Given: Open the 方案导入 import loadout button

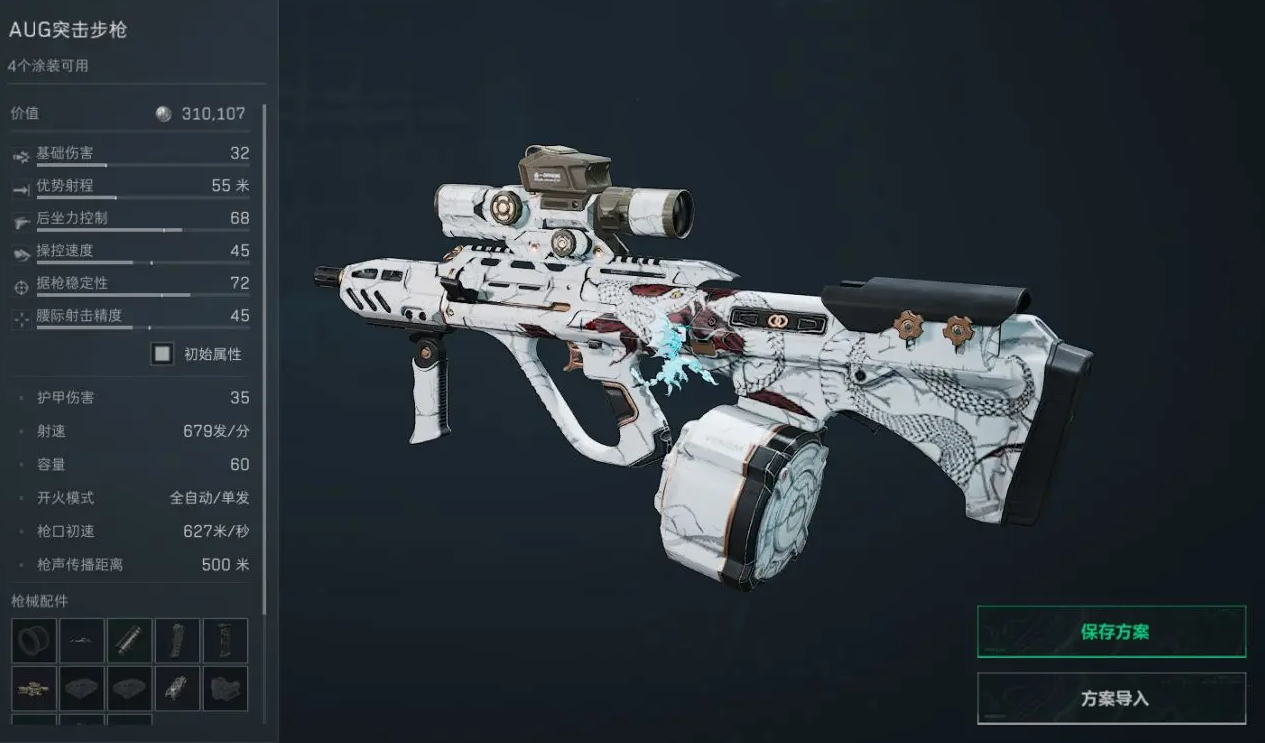Looking at the screenshot, I should pos(1111,698).
